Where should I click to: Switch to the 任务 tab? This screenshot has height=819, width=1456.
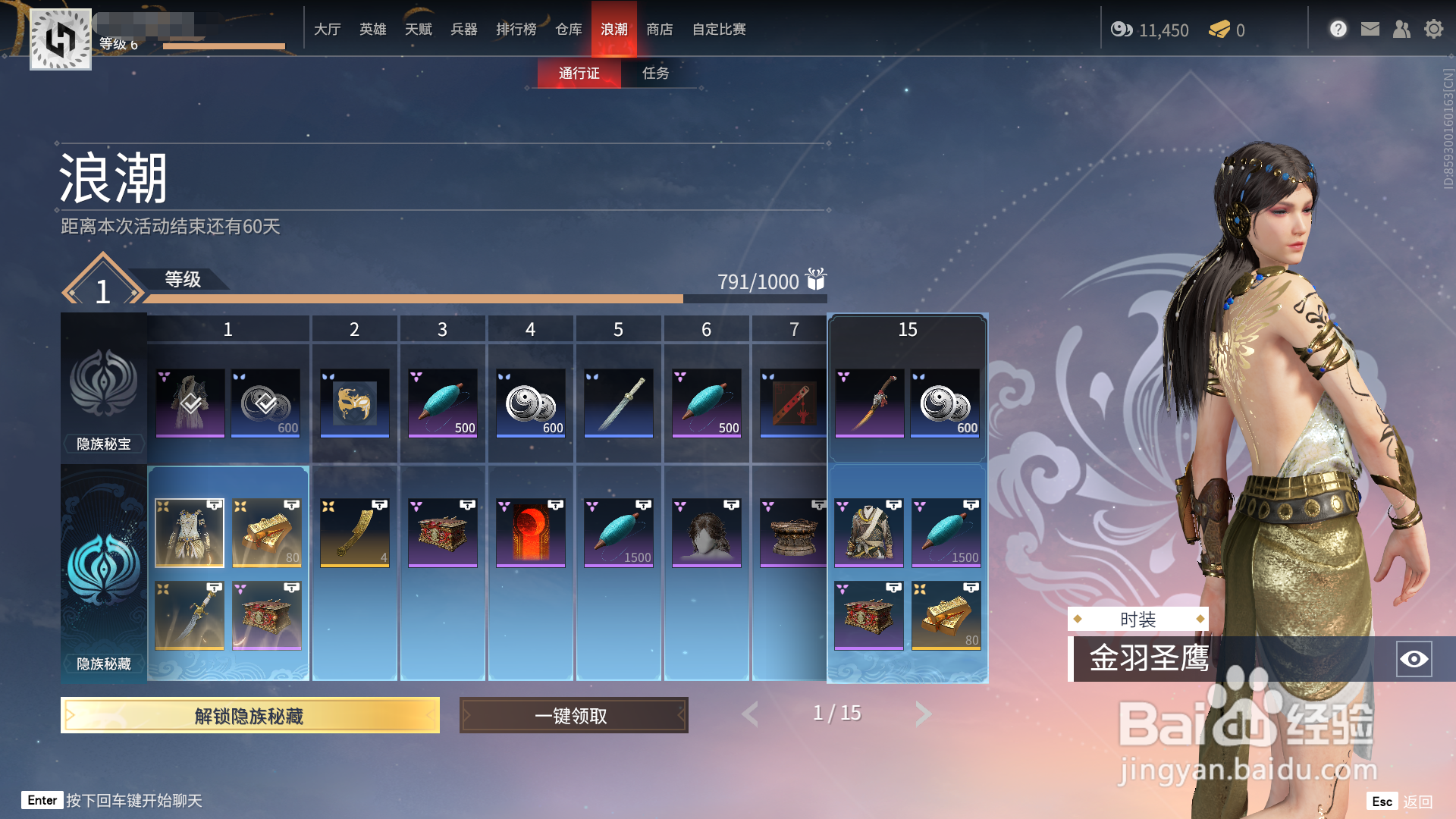tap(657, 74)
